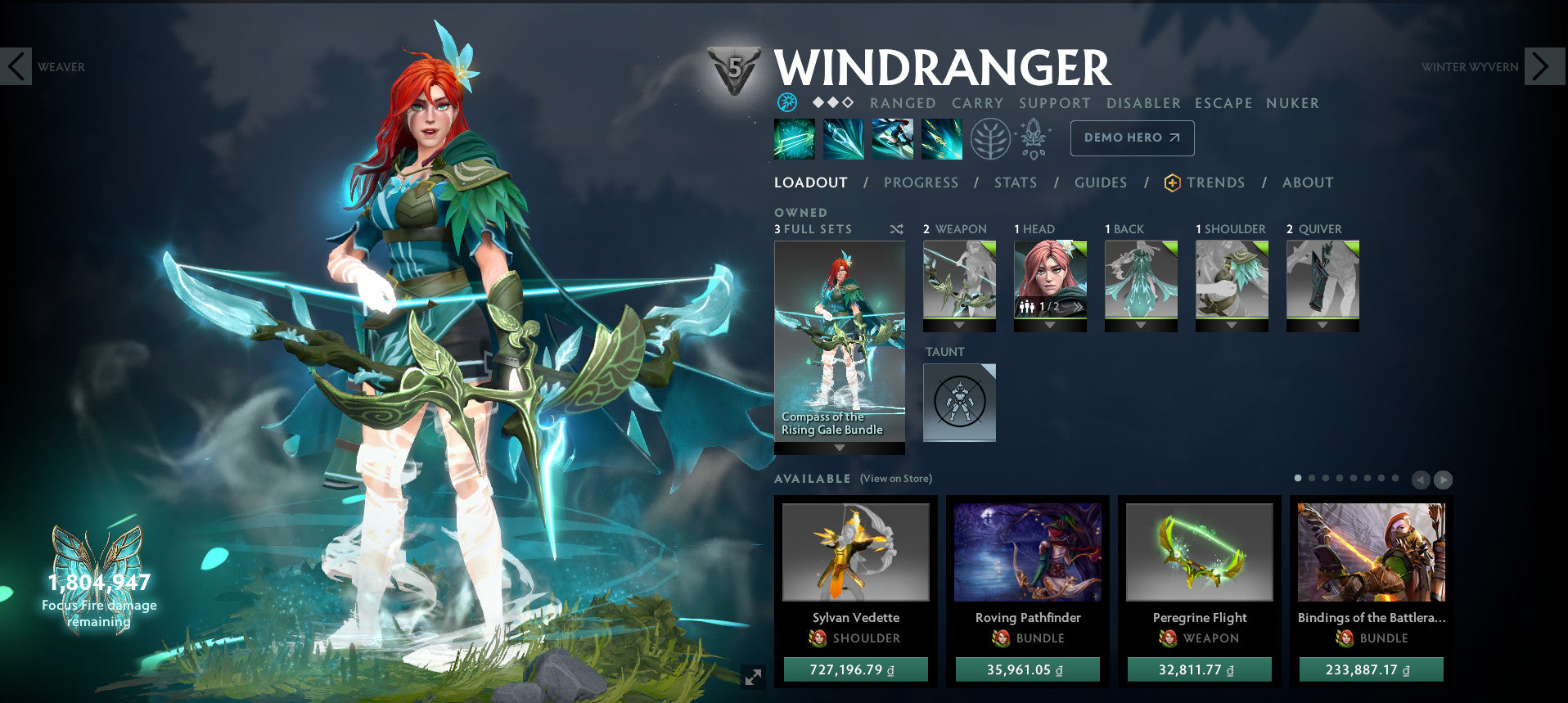This screenshot has width=1568, height=703.
Task: Open the Roving Pathfinder bundle thumbnail
Action: tap(1027, 553)
